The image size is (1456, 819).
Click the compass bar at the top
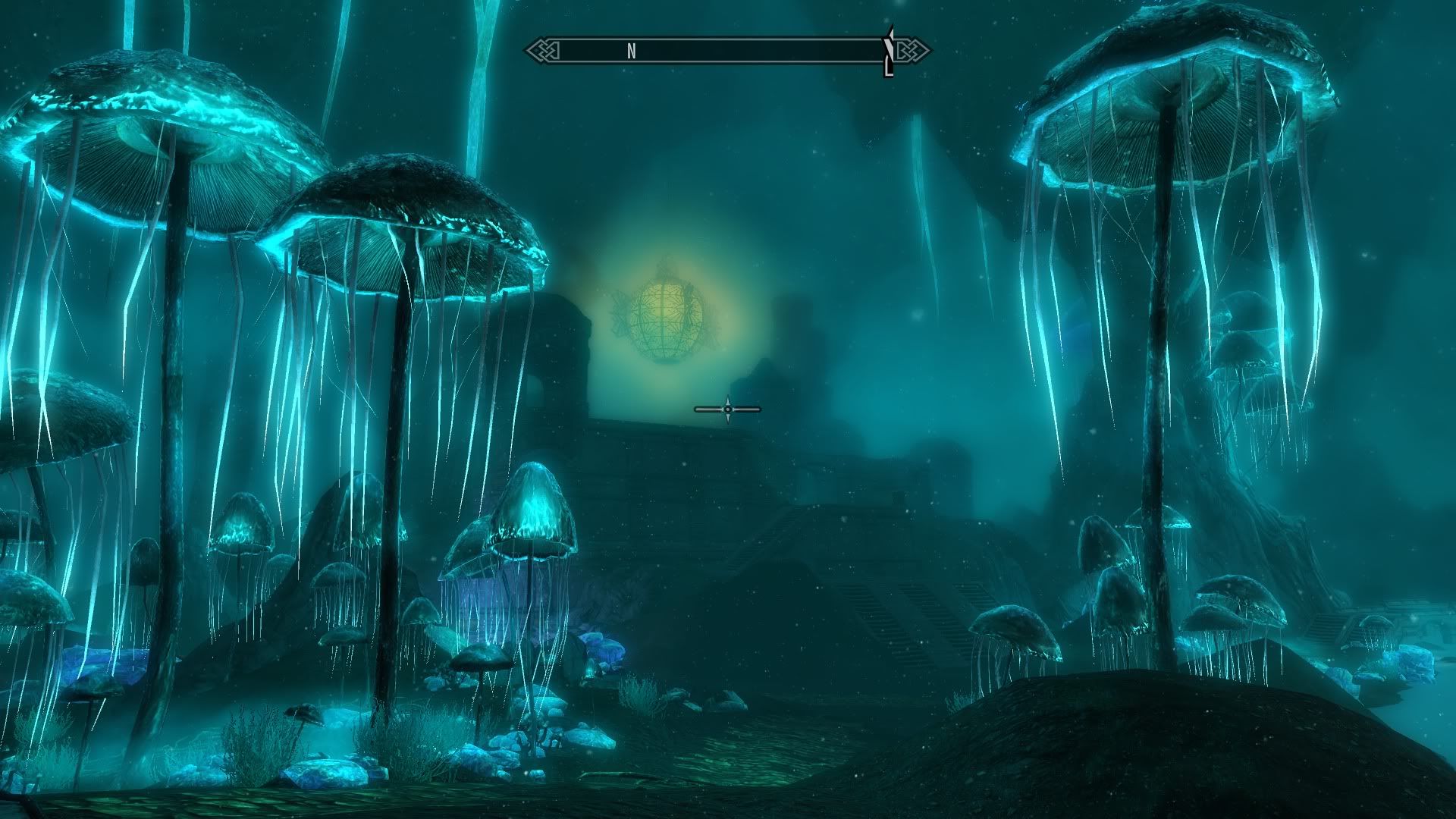pos(726,51)
